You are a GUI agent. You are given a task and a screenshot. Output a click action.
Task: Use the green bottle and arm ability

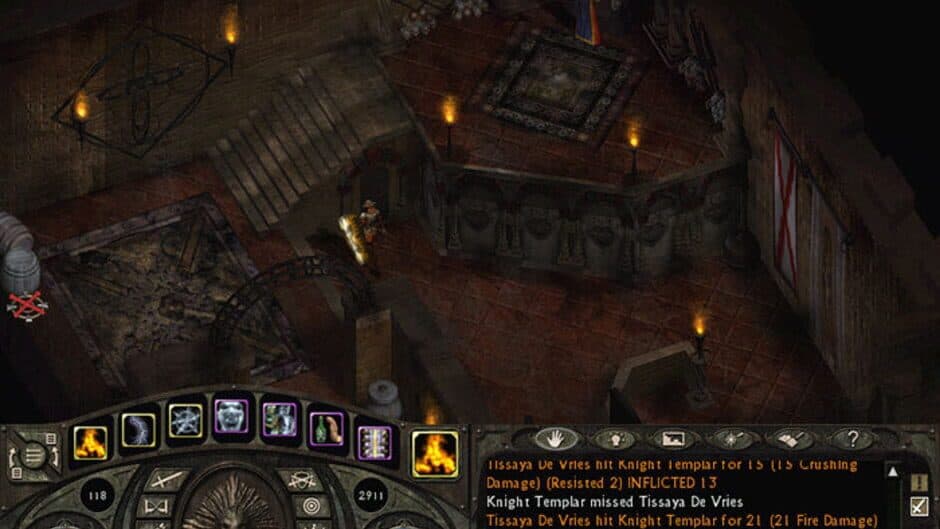(x=327, y=428)
